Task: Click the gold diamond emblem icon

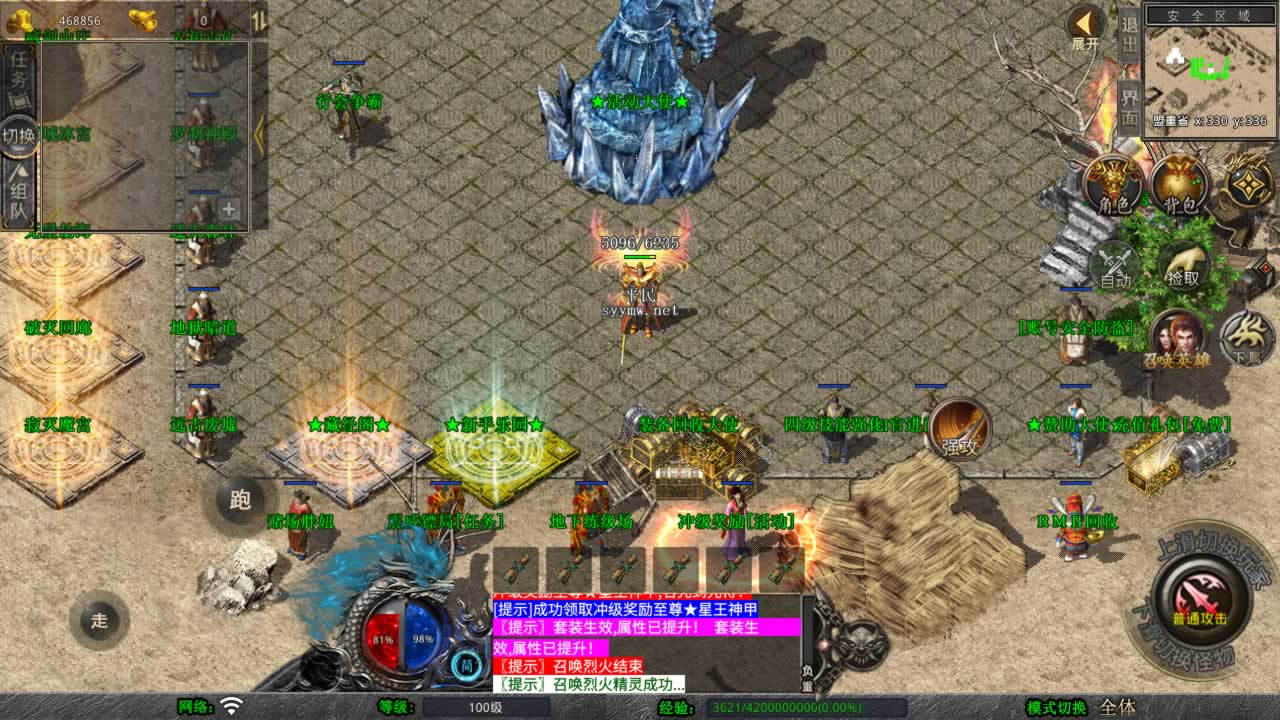Action: [1249, 184]
